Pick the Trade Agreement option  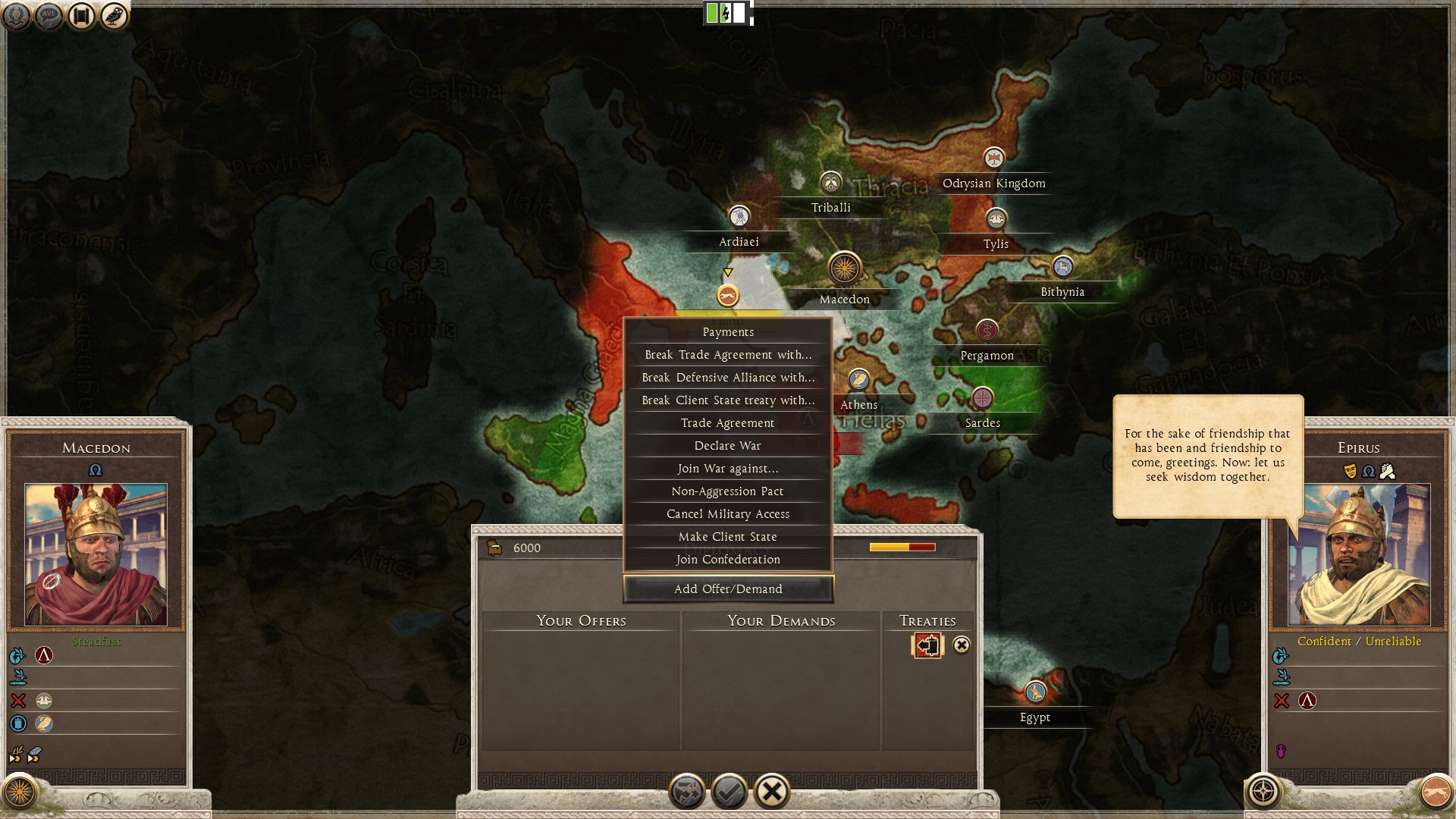[x=728, y=423]
